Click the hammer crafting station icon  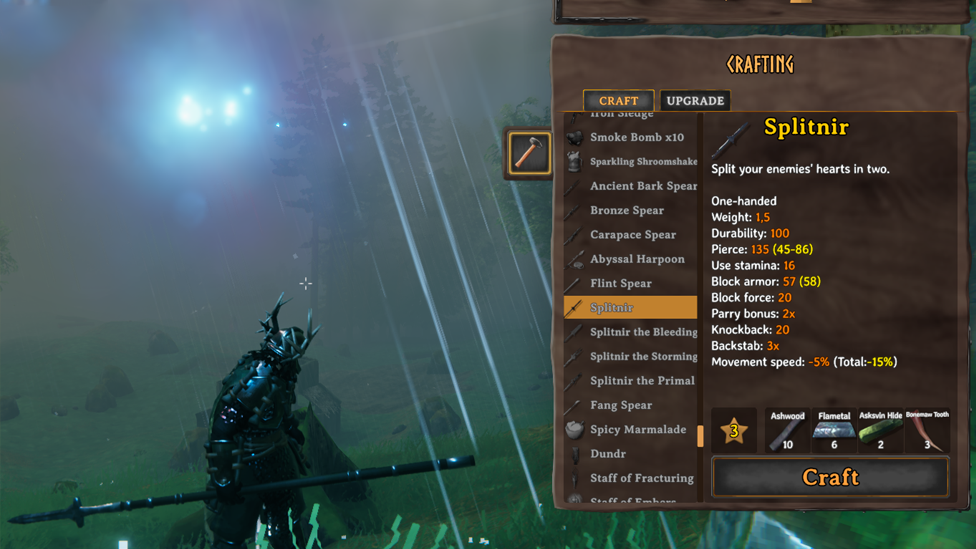click(x=528, y=153)
